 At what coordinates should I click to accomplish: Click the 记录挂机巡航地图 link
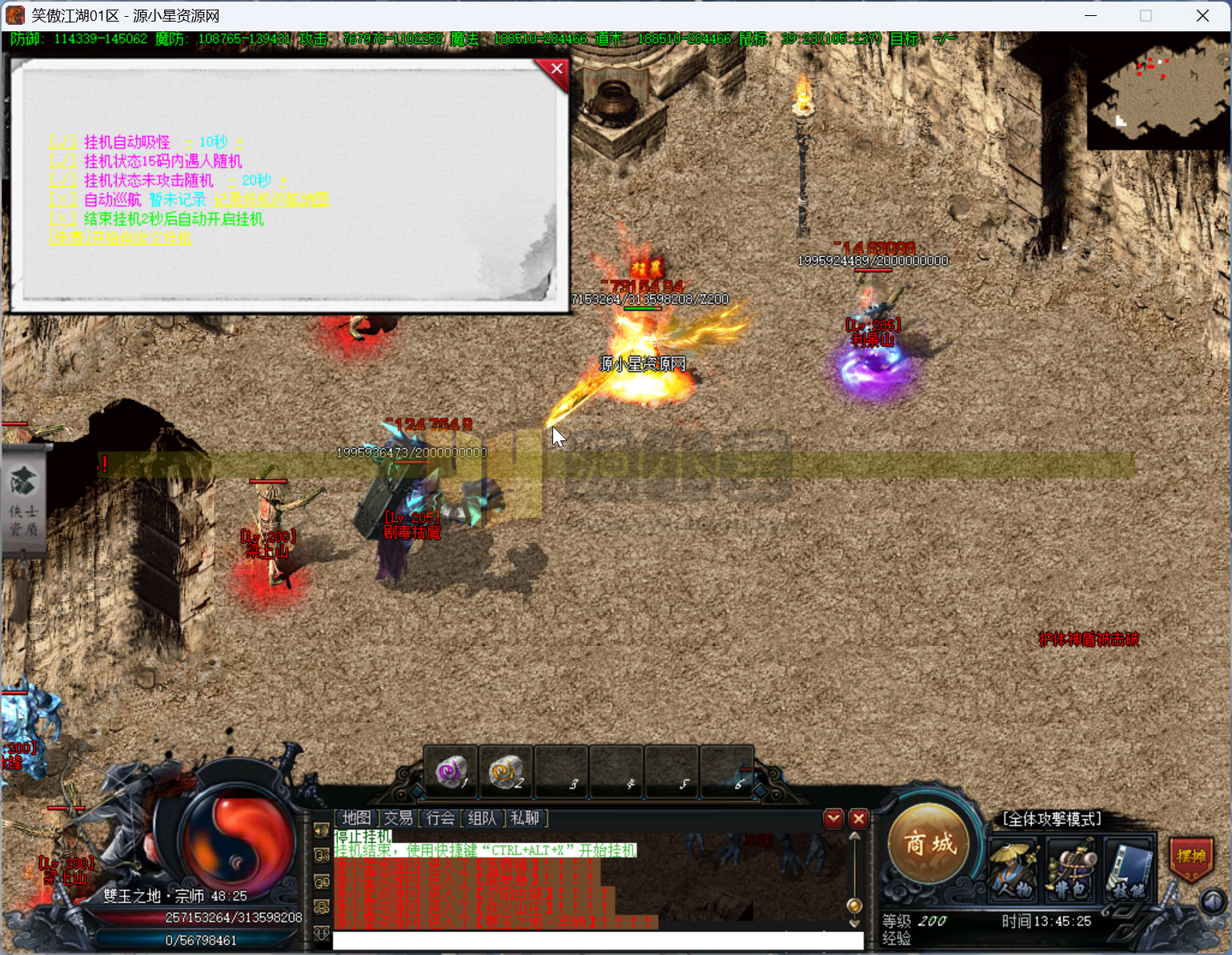click(x=271, y=200)
